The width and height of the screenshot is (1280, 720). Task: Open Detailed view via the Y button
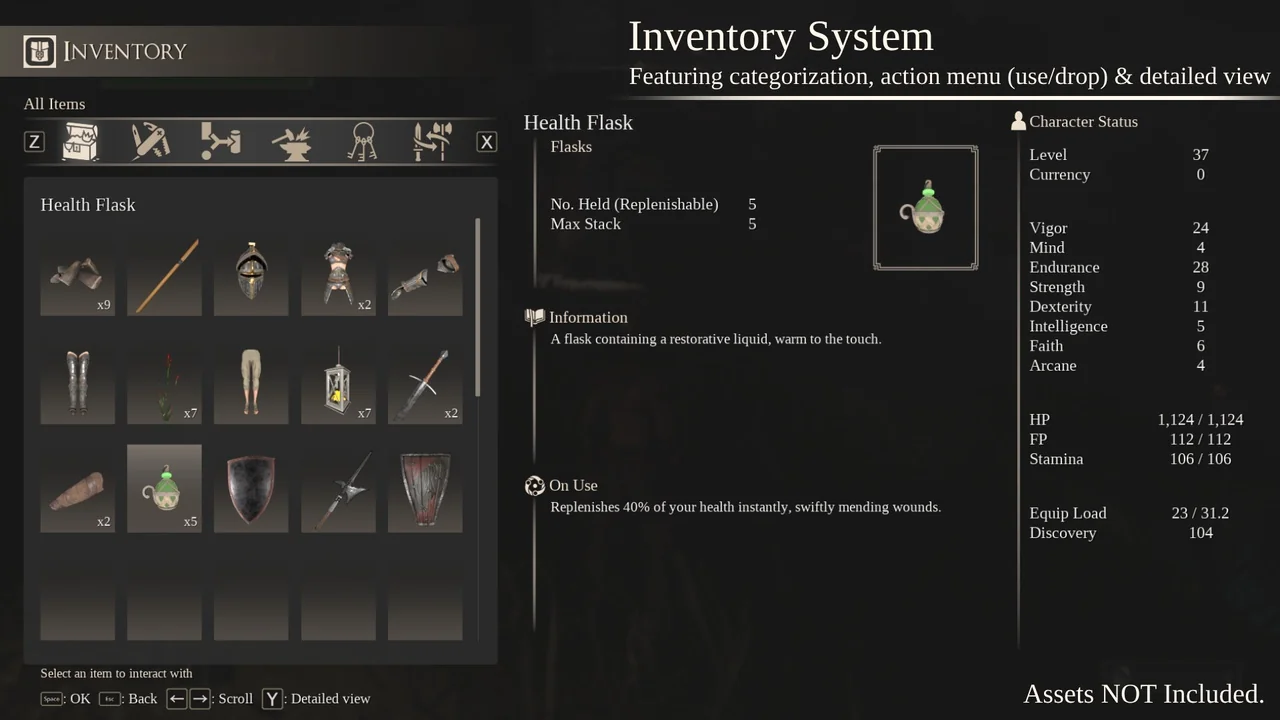tap(271, 698)
